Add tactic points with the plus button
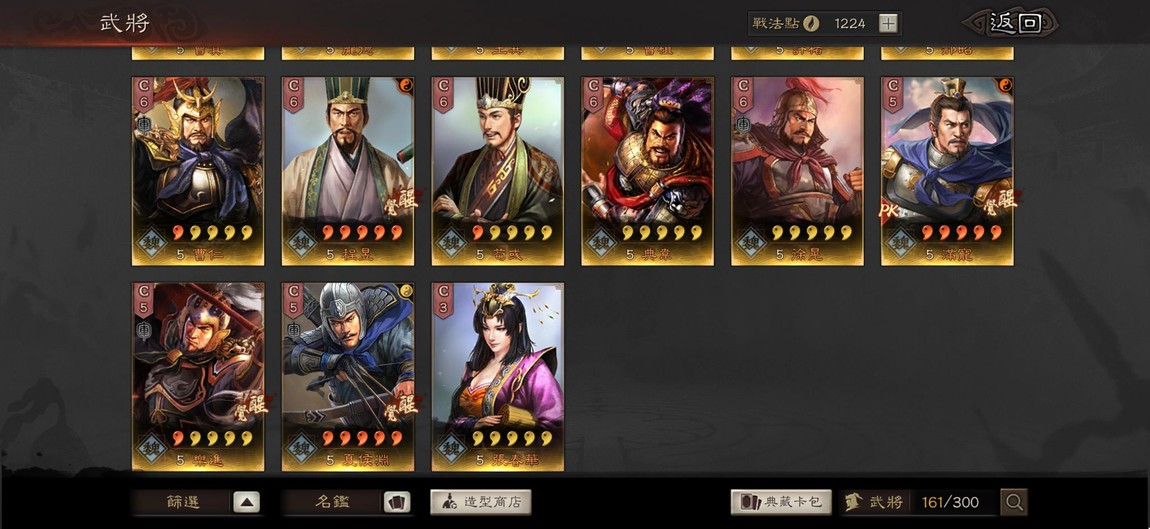 [x=888, y=23]
